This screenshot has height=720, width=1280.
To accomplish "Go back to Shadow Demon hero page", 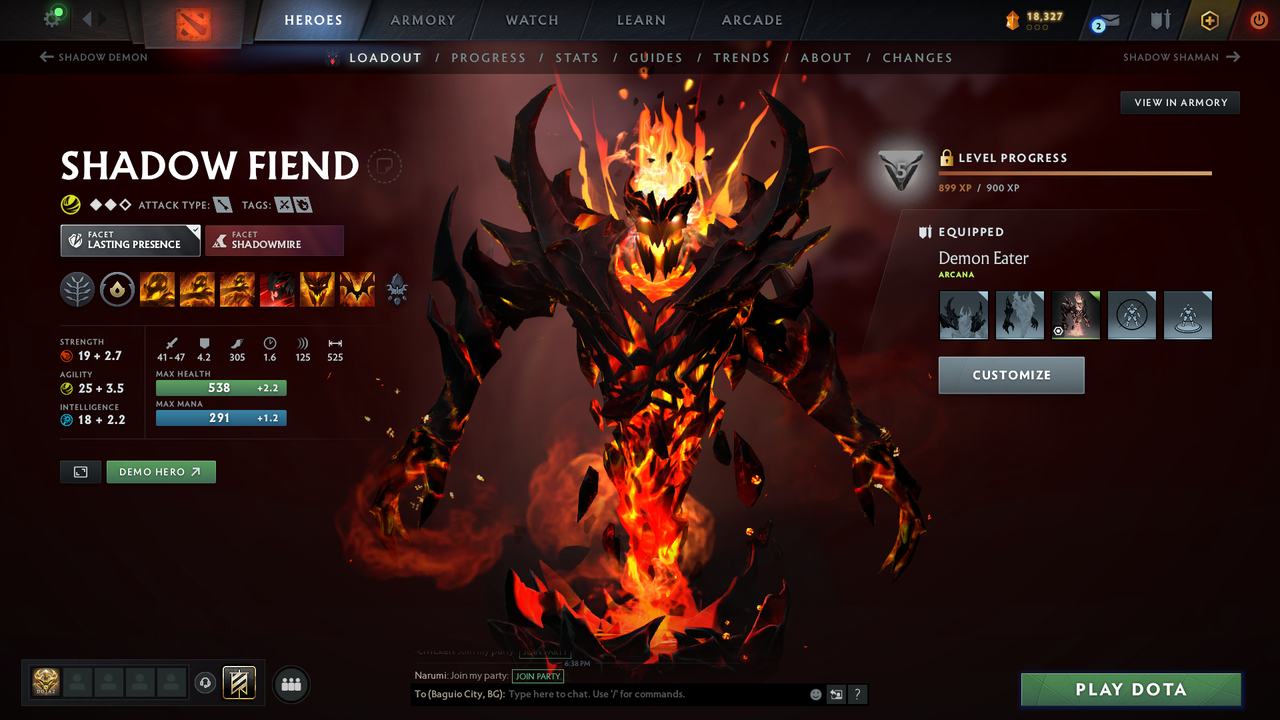I will coord(93,57).
